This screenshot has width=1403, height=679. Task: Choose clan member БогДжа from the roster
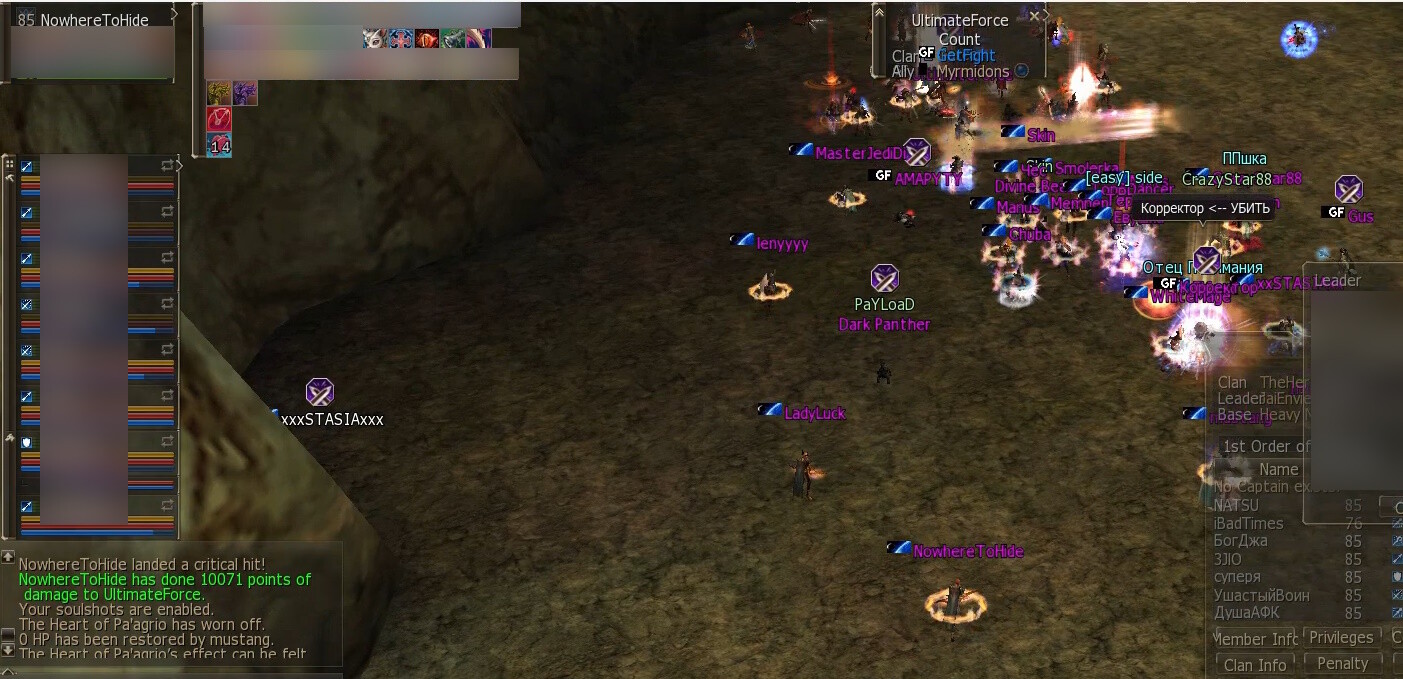tap(1240, 541)
